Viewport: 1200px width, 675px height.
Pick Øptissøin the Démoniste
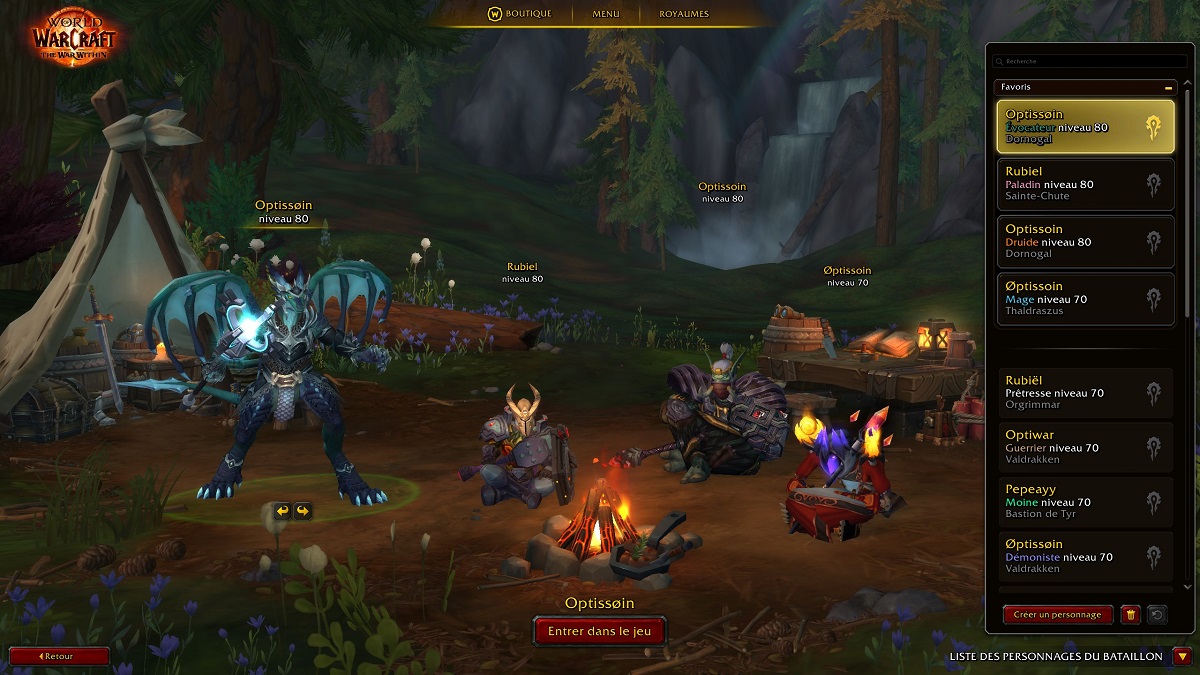(x=1086, y=556)
